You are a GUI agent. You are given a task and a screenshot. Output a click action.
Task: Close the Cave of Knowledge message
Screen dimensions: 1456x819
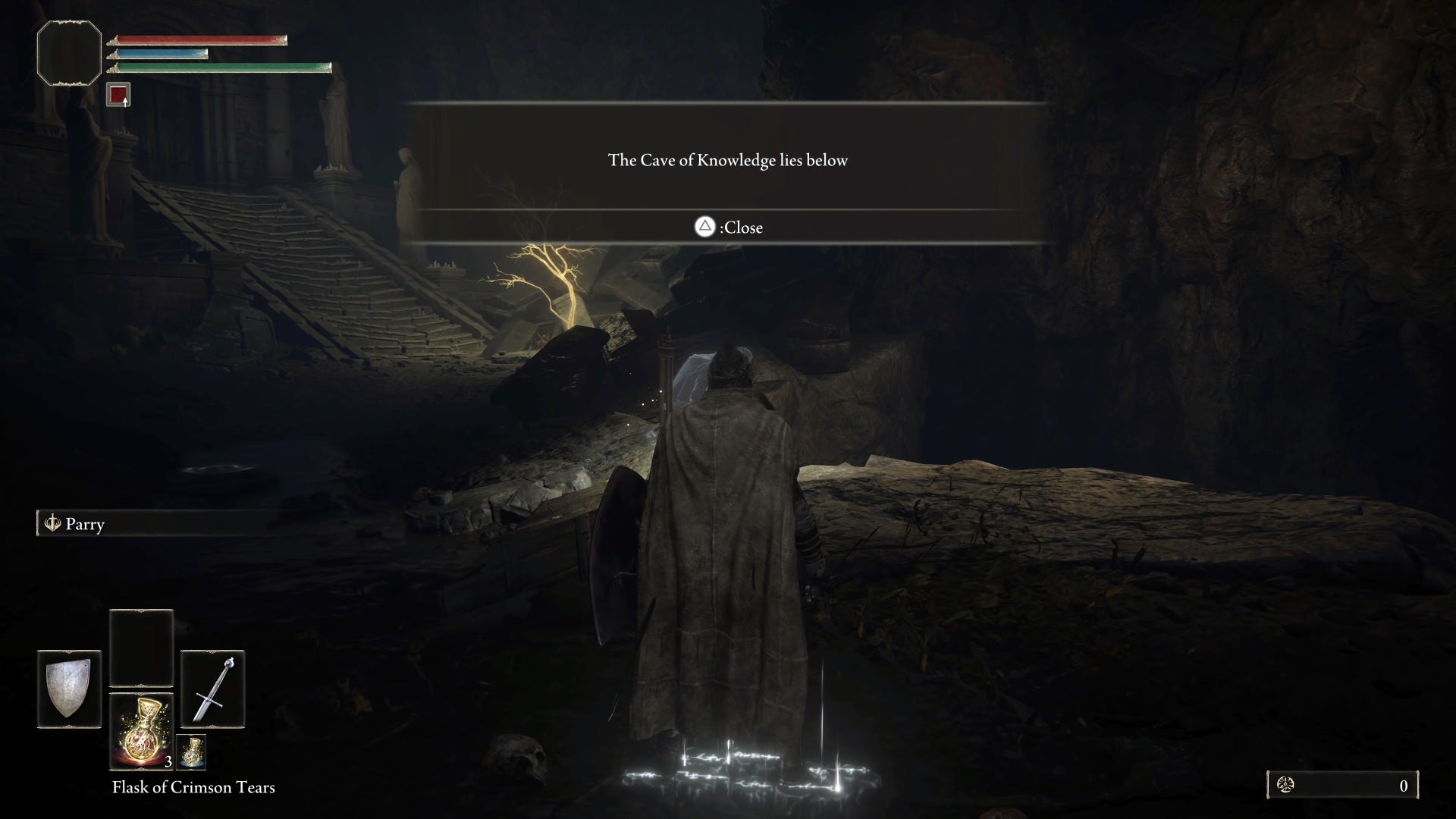tap(728, 227)
